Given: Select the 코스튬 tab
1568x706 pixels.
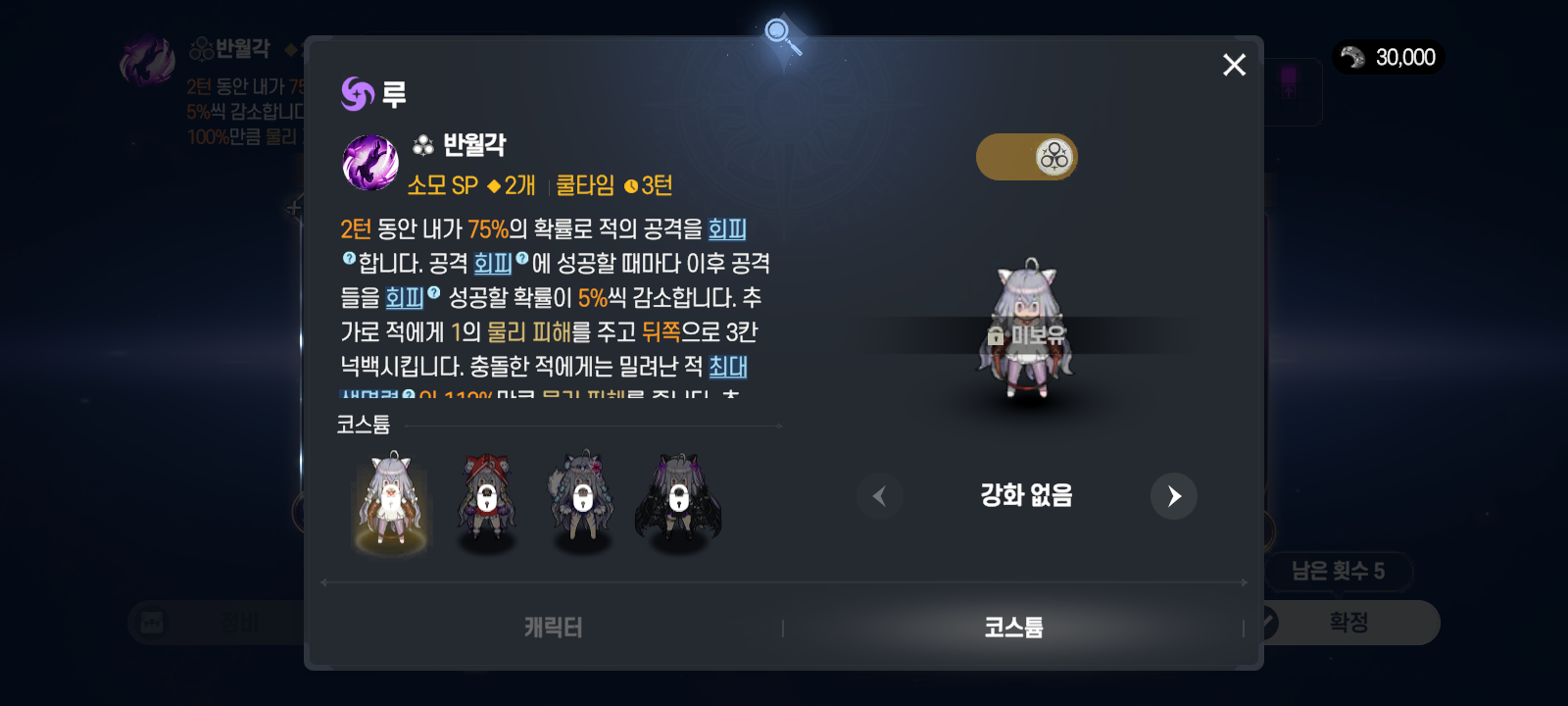Looking at the screenshot, I should (x=1013, y=628).
